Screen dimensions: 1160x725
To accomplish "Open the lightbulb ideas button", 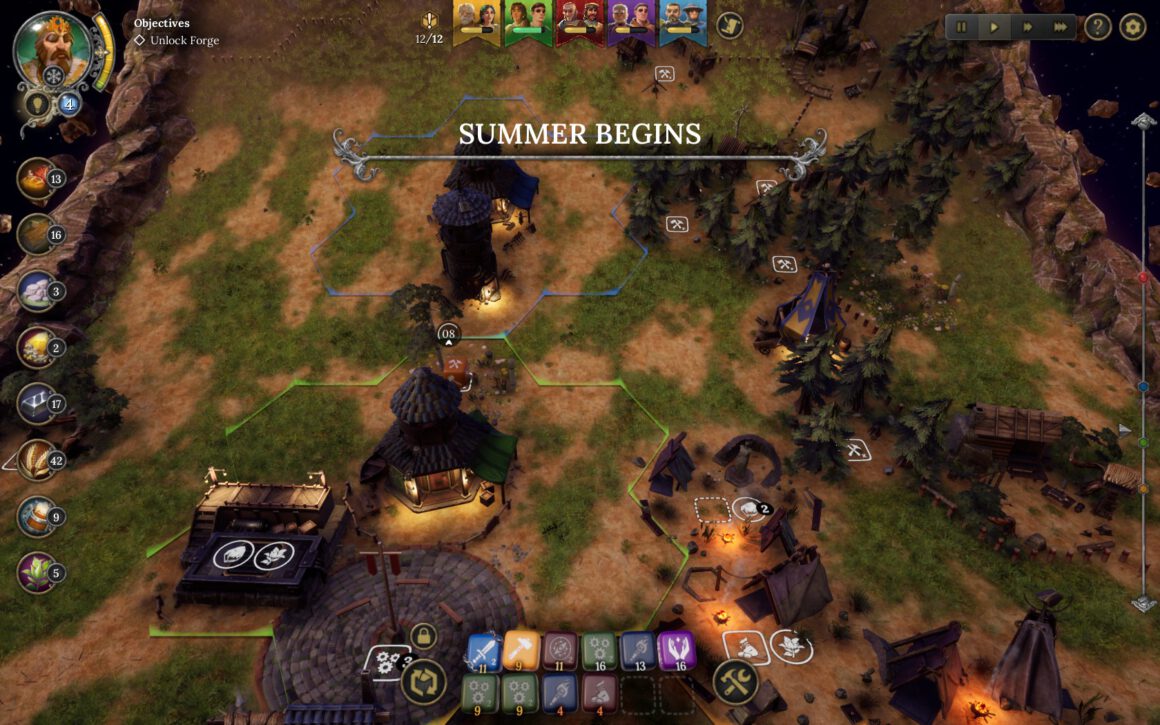I will pos(36,104).
